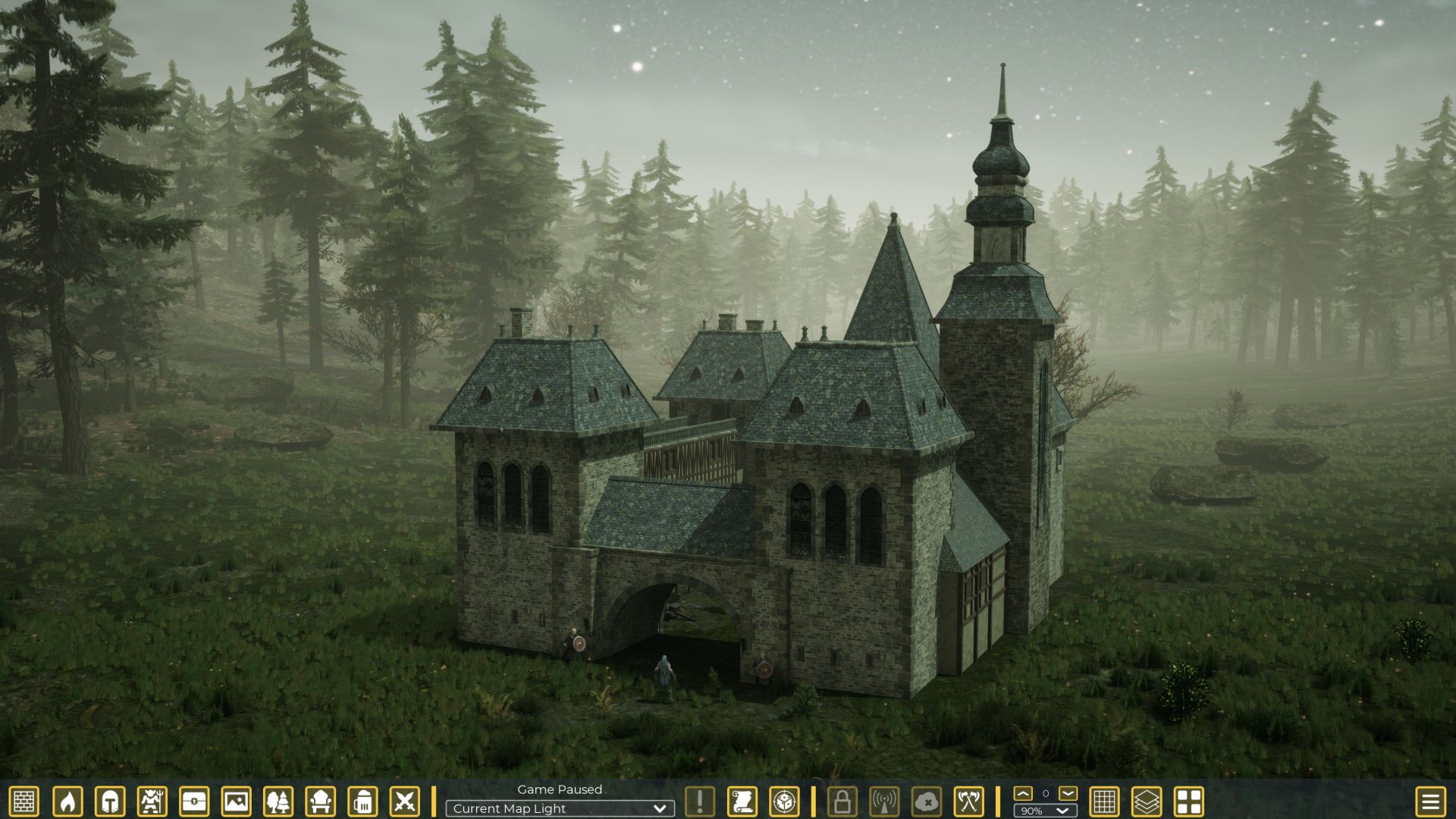Lower the level with the down arrow
1456x819 pixels.
(1068, 793)
